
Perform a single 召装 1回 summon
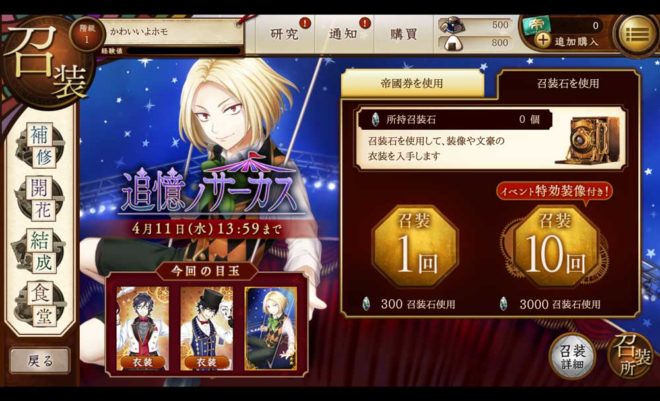[x=414, y=246]
